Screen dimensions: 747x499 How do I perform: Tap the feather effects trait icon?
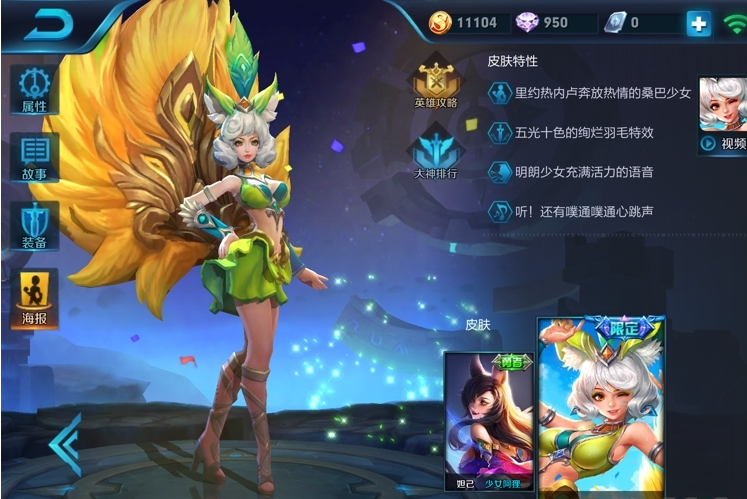click(x=499, y=132)
